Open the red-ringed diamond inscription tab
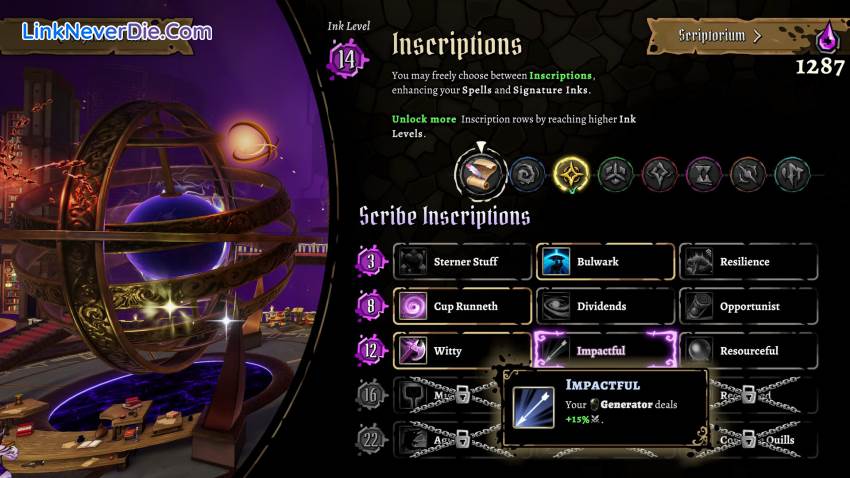Image resolution: width=850 pixels, height=478 pixels. [x=659, y=175]
